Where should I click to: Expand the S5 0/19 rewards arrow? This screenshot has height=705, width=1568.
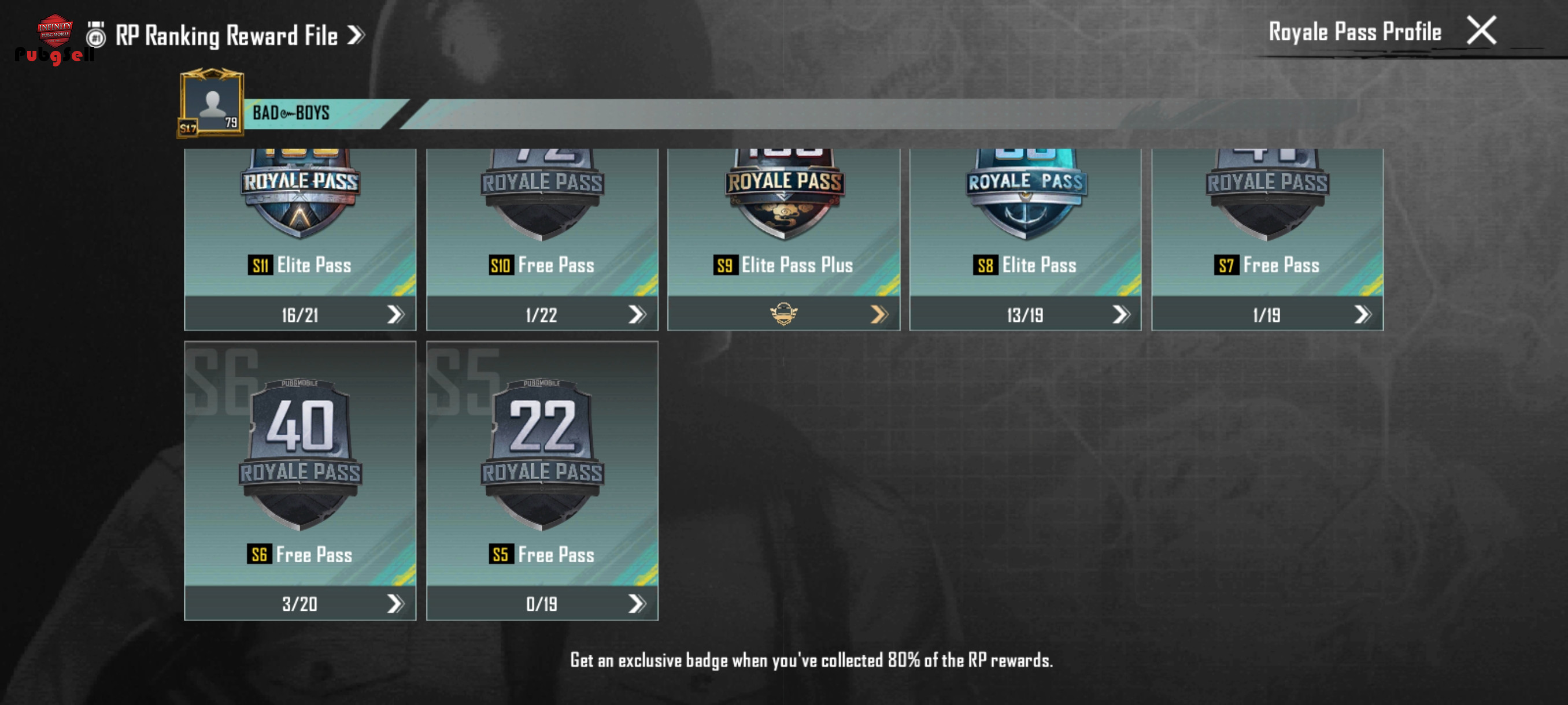point(636,603)
